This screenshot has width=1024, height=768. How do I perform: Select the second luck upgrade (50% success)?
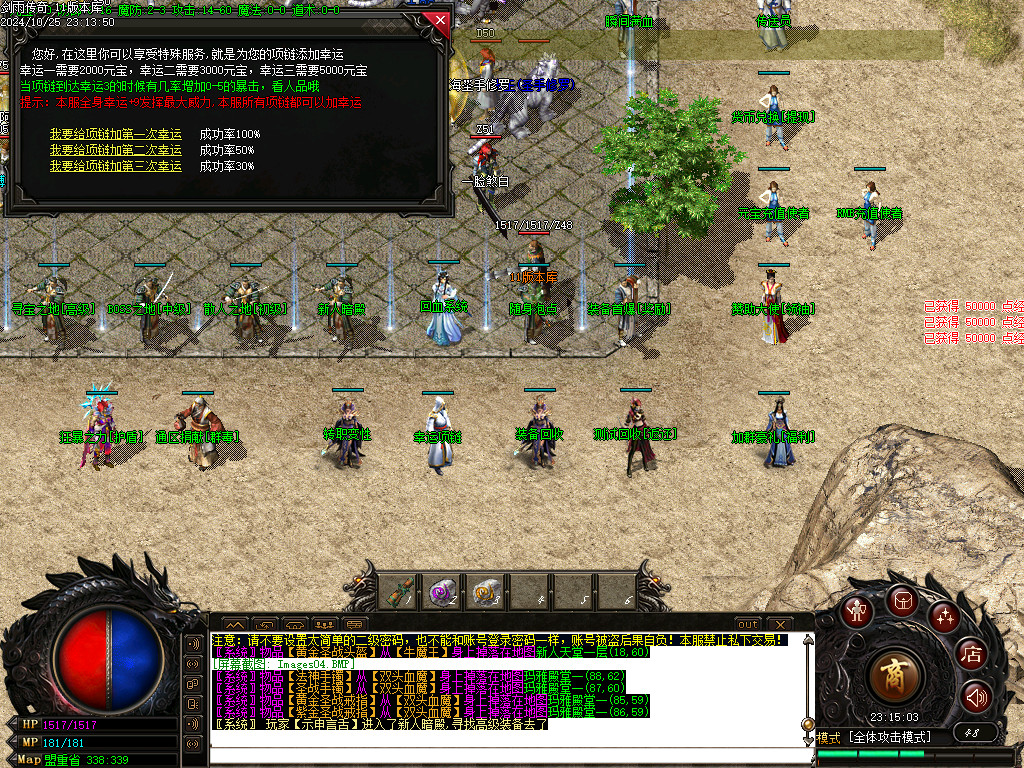tap(116, 150)
